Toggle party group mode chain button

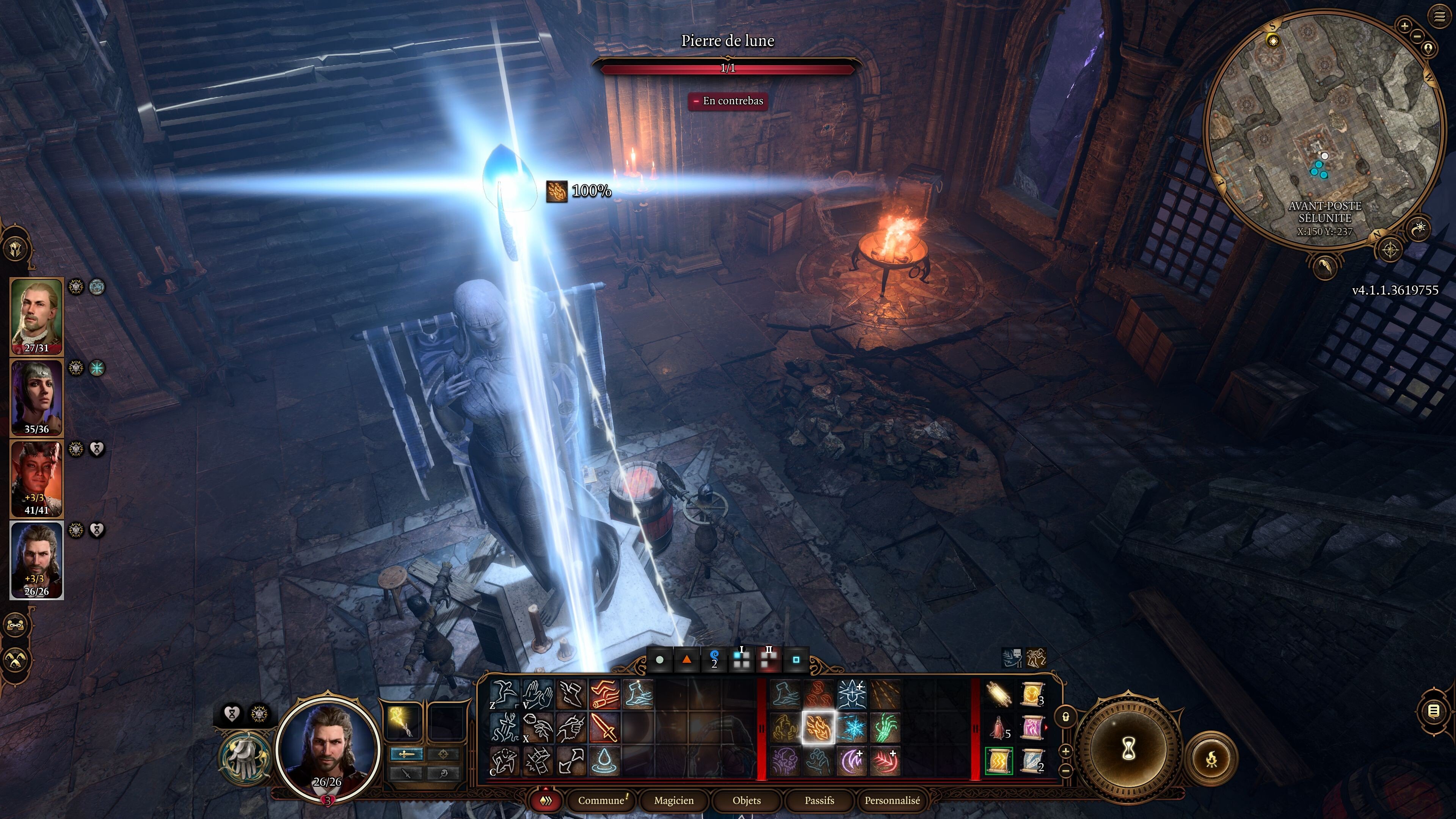(16, 625)
